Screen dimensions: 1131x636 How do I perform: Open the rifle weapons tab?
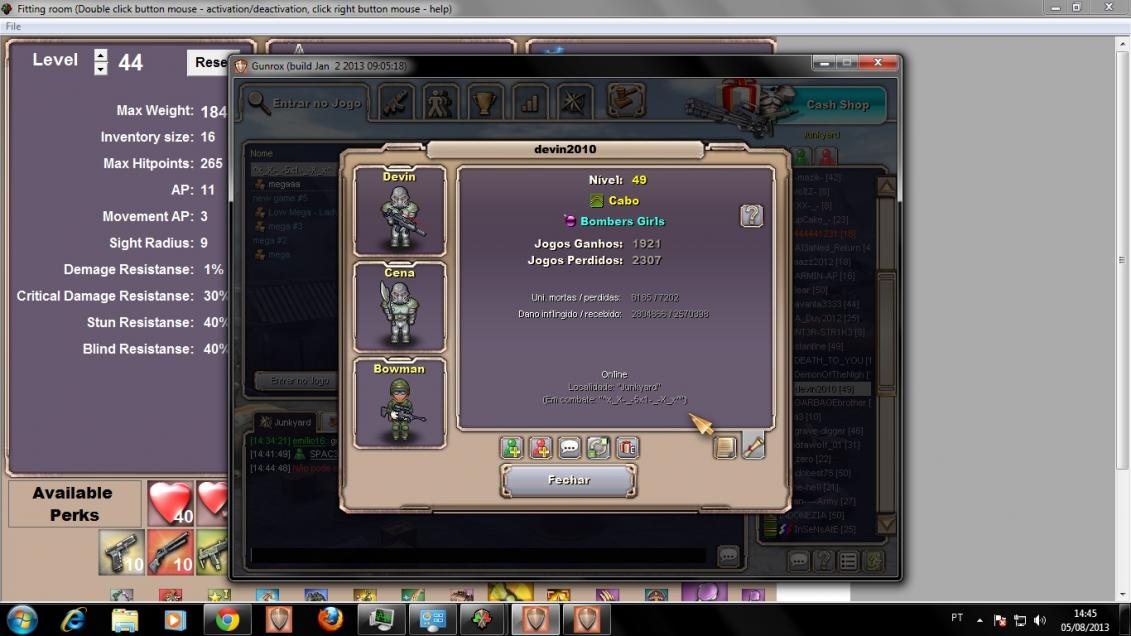(395, 102)
